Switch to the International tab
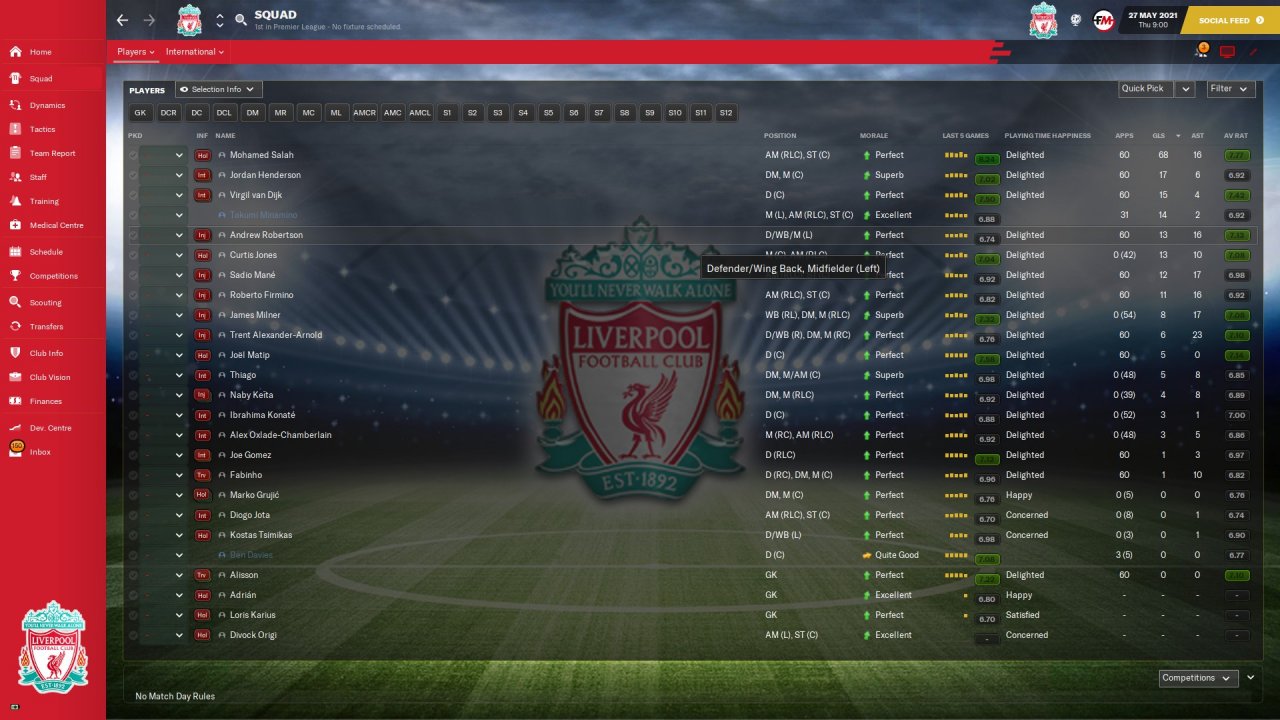 coord(194,52)
